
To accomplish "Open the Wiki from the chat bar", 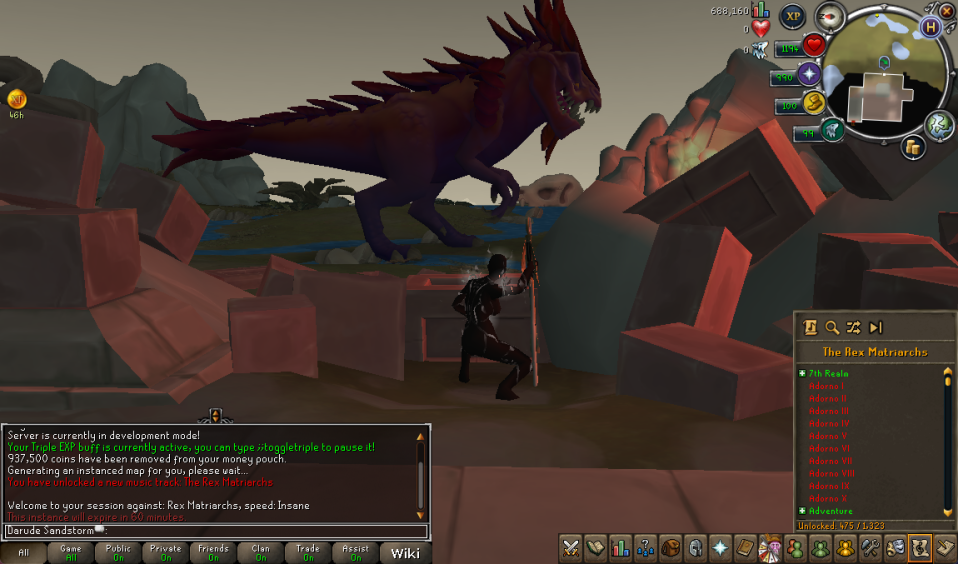I will (405, 553).
